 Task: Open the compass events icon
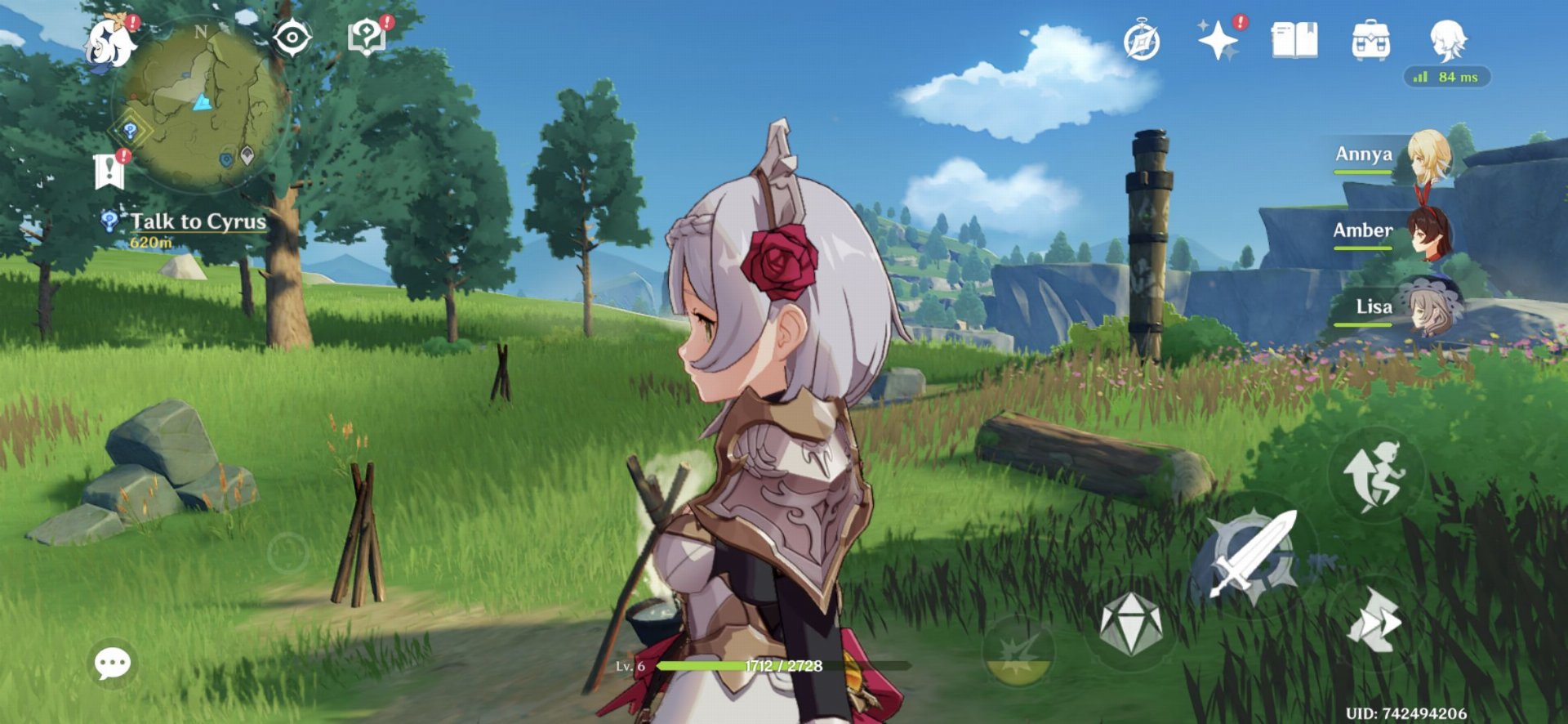(1141, 42)
